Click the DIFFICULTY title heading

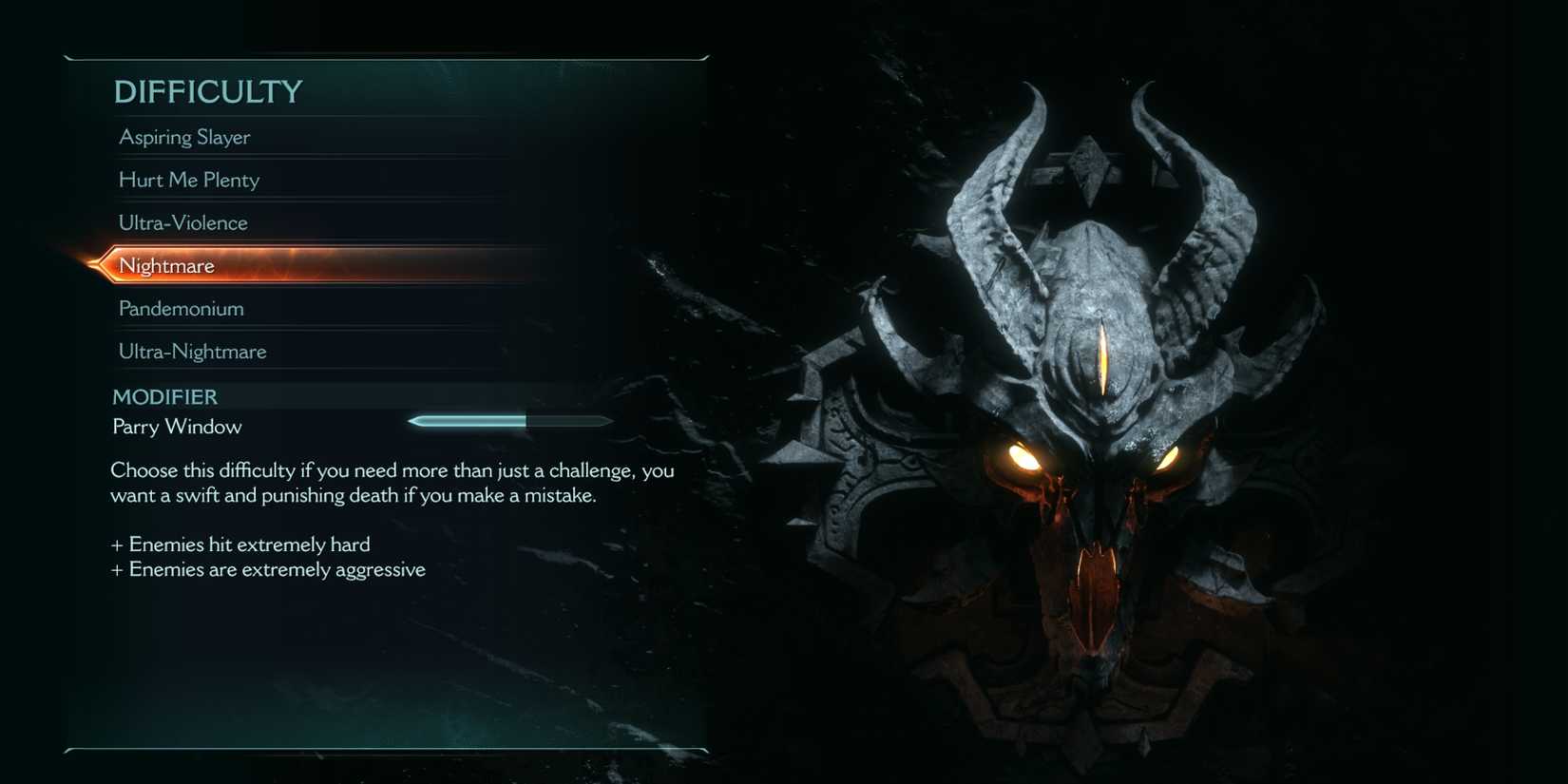pyautogui.click(x=207, y=91)
